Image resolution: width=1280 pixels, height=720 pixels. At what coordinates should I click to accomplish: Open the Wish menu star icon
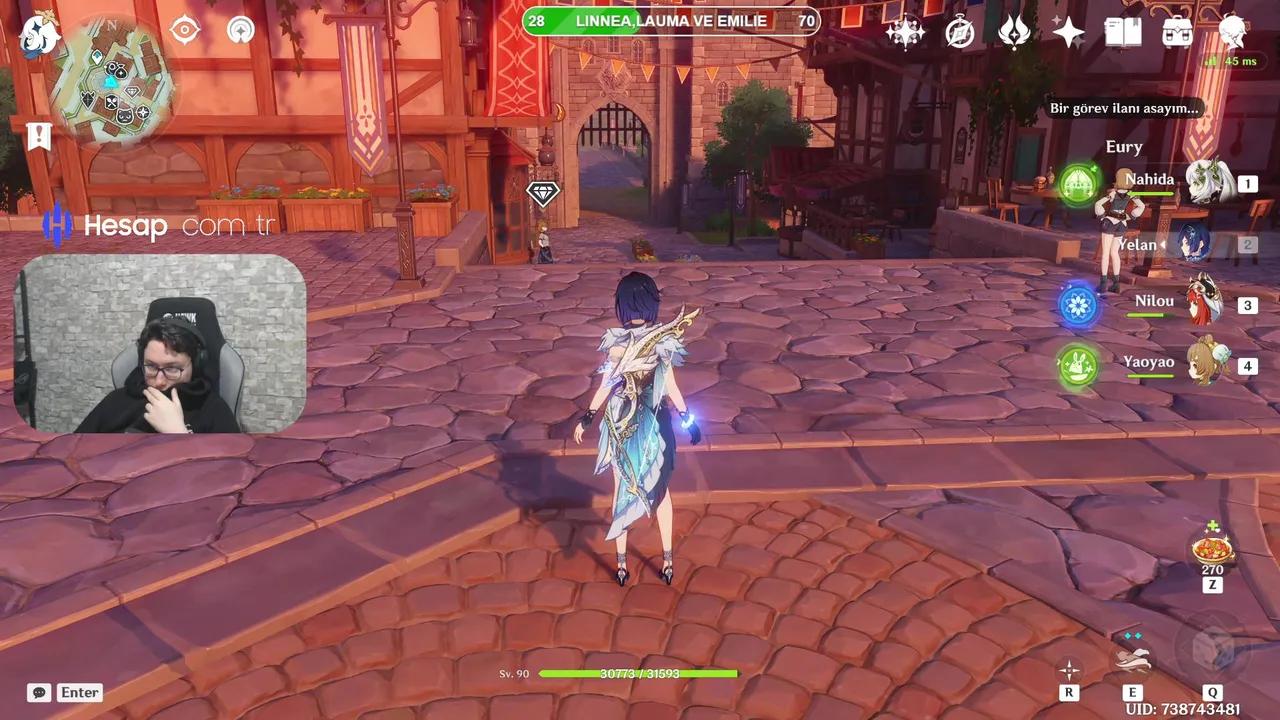[x=1069, y=32]
